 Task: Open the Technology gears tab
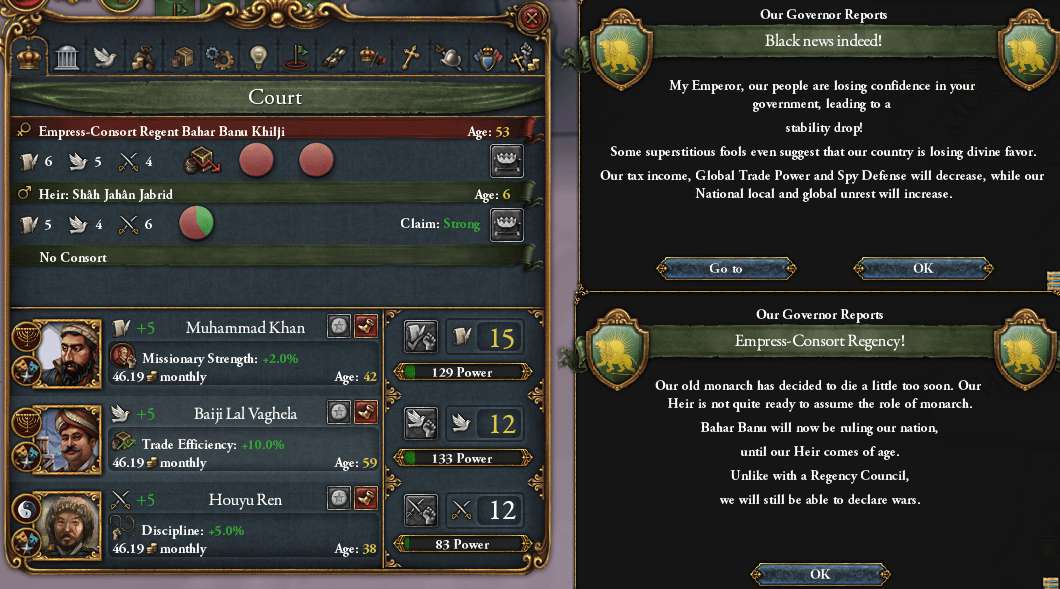(219, 57)
